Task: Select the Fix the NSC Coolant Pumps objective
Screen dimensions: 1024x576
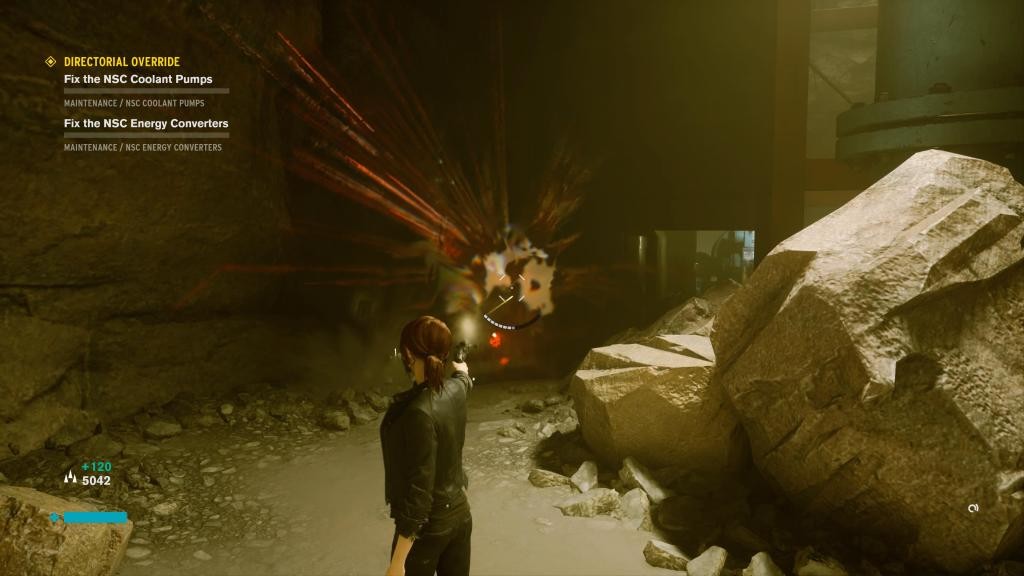Action: pyautogui.click(x=138, y=79)
